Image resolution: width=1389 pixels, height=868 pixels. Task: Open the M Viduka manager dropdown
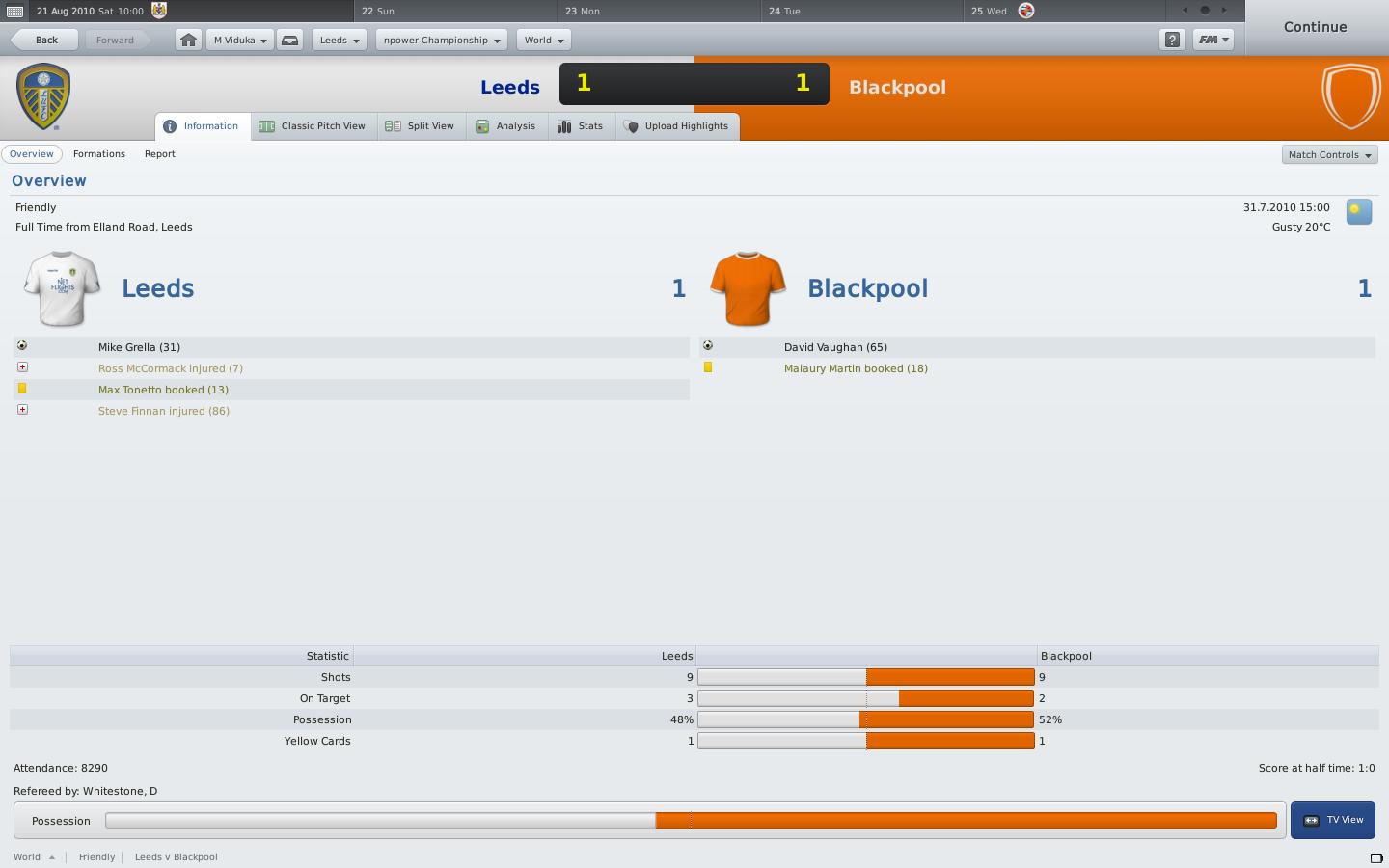(x=238, y=40)
